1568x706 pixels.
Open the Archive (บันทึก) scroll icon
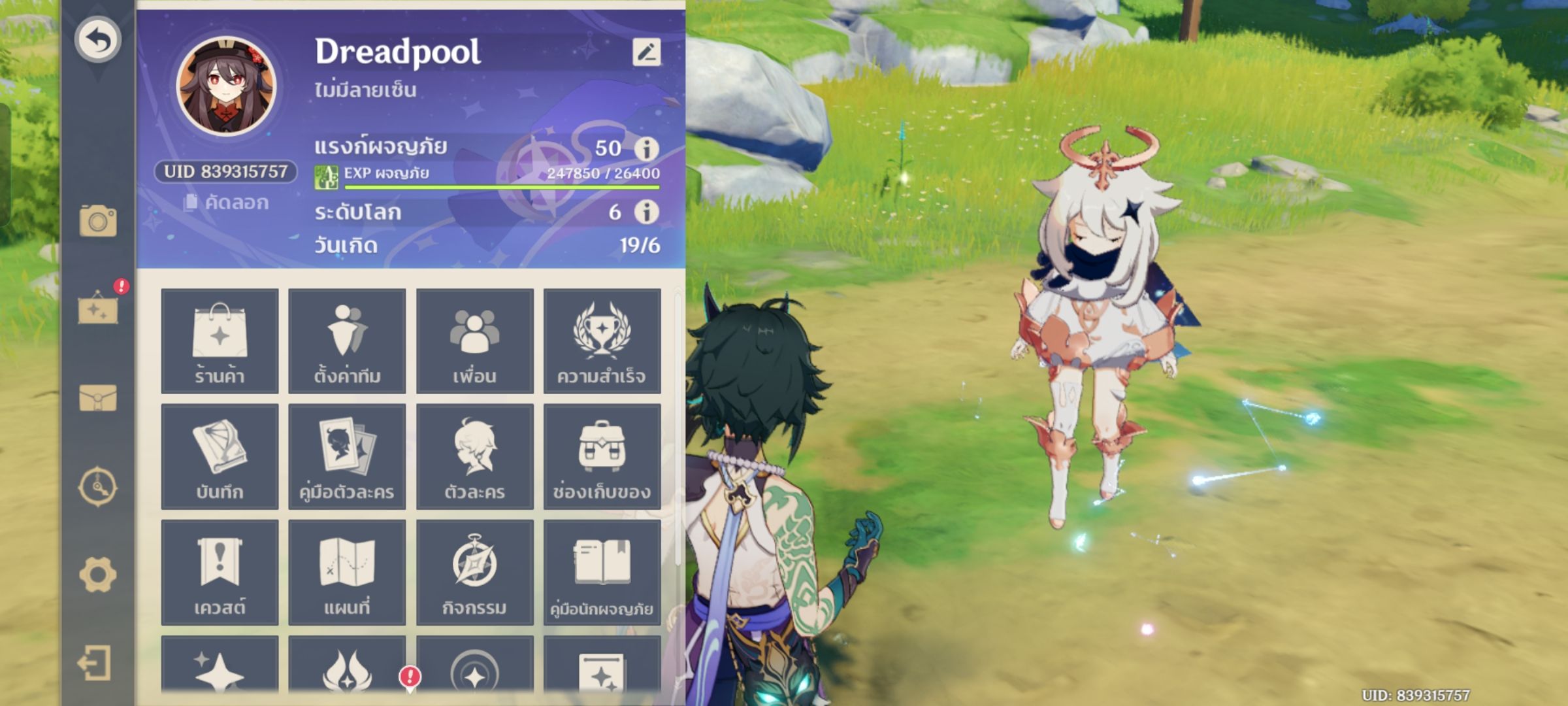click(x=220, y=456)
